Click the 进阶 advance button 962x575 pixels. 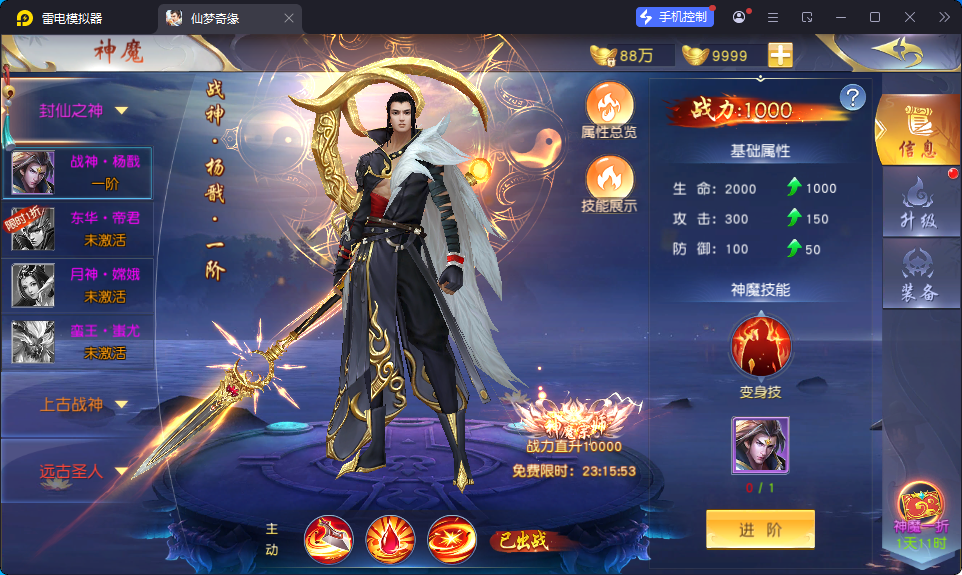(x=760, y=530)
